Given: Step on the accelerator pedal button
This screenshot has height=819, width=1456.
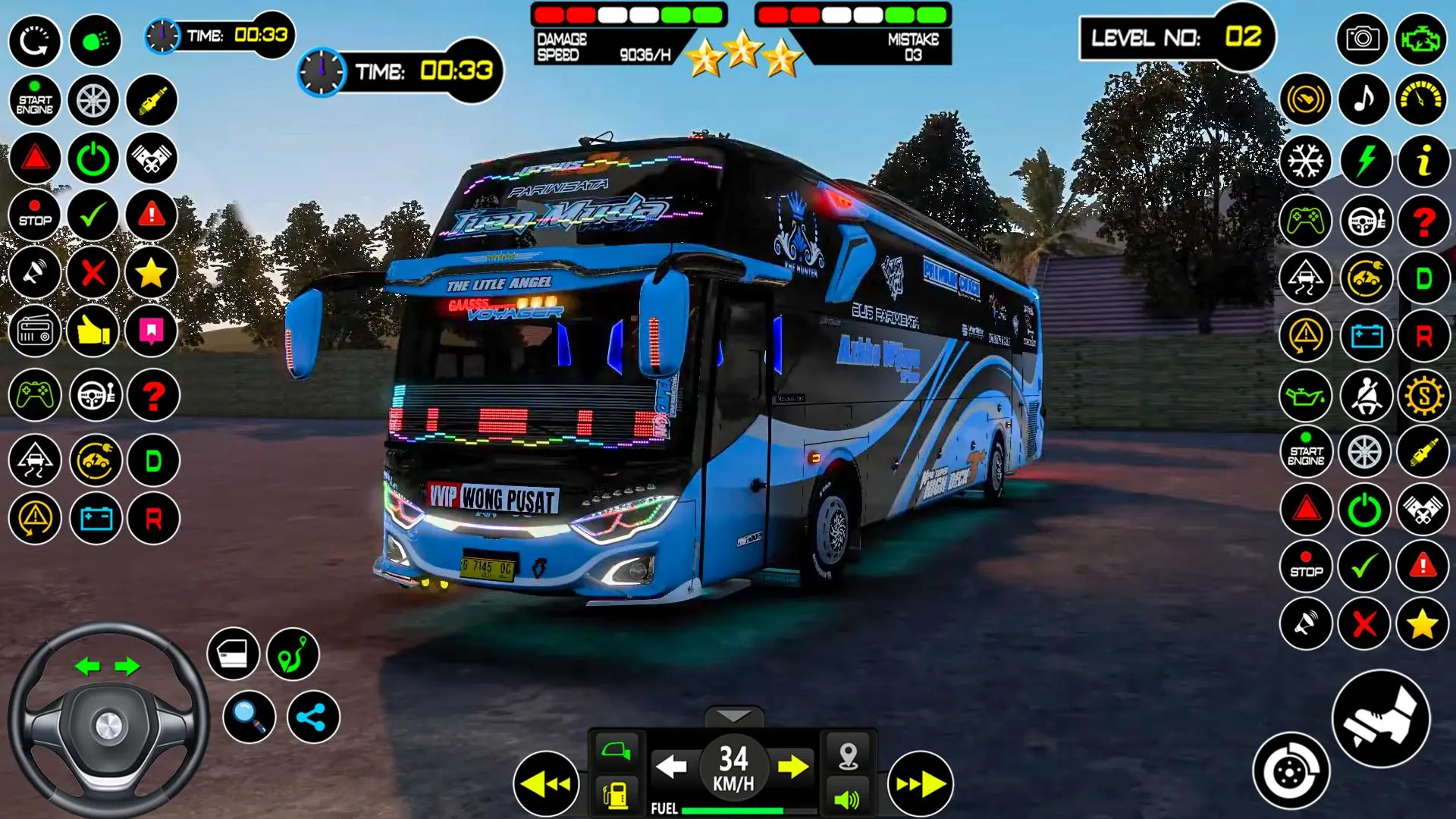Looking at the screenshot, I should pos(1380,718).
